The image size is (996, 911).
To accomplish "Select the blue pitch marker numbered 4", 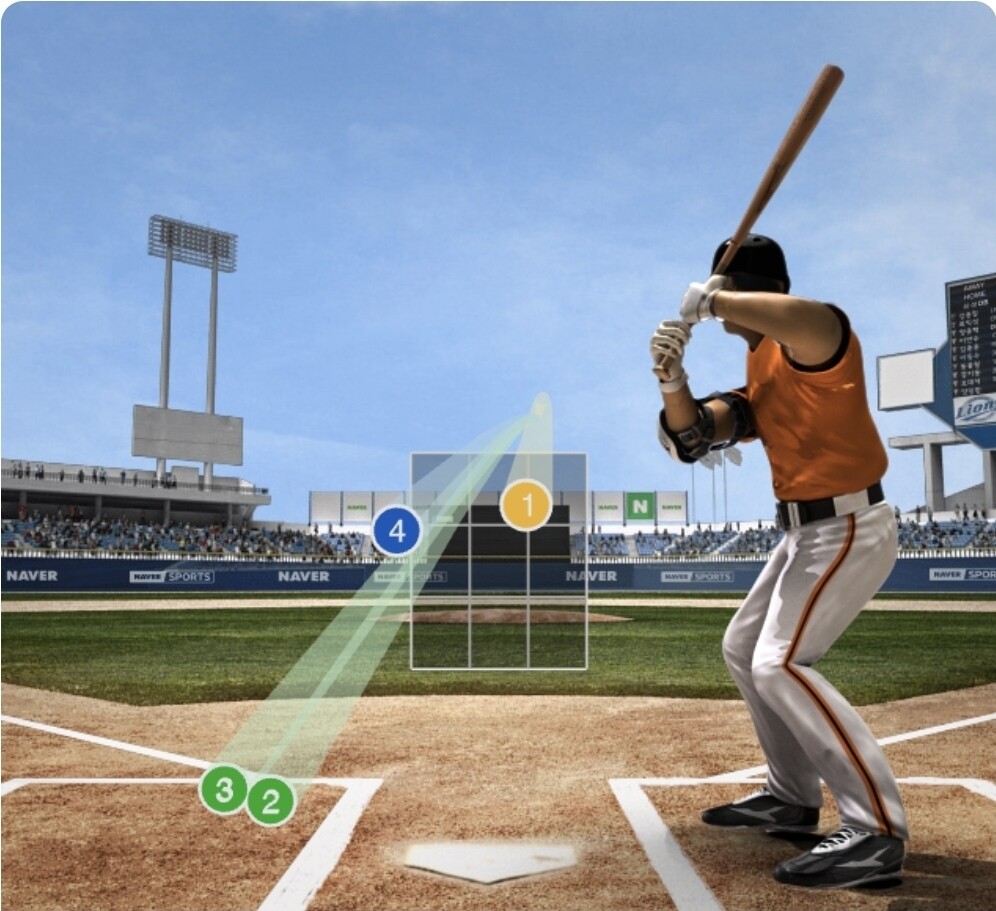I will (x=397, y=532).
